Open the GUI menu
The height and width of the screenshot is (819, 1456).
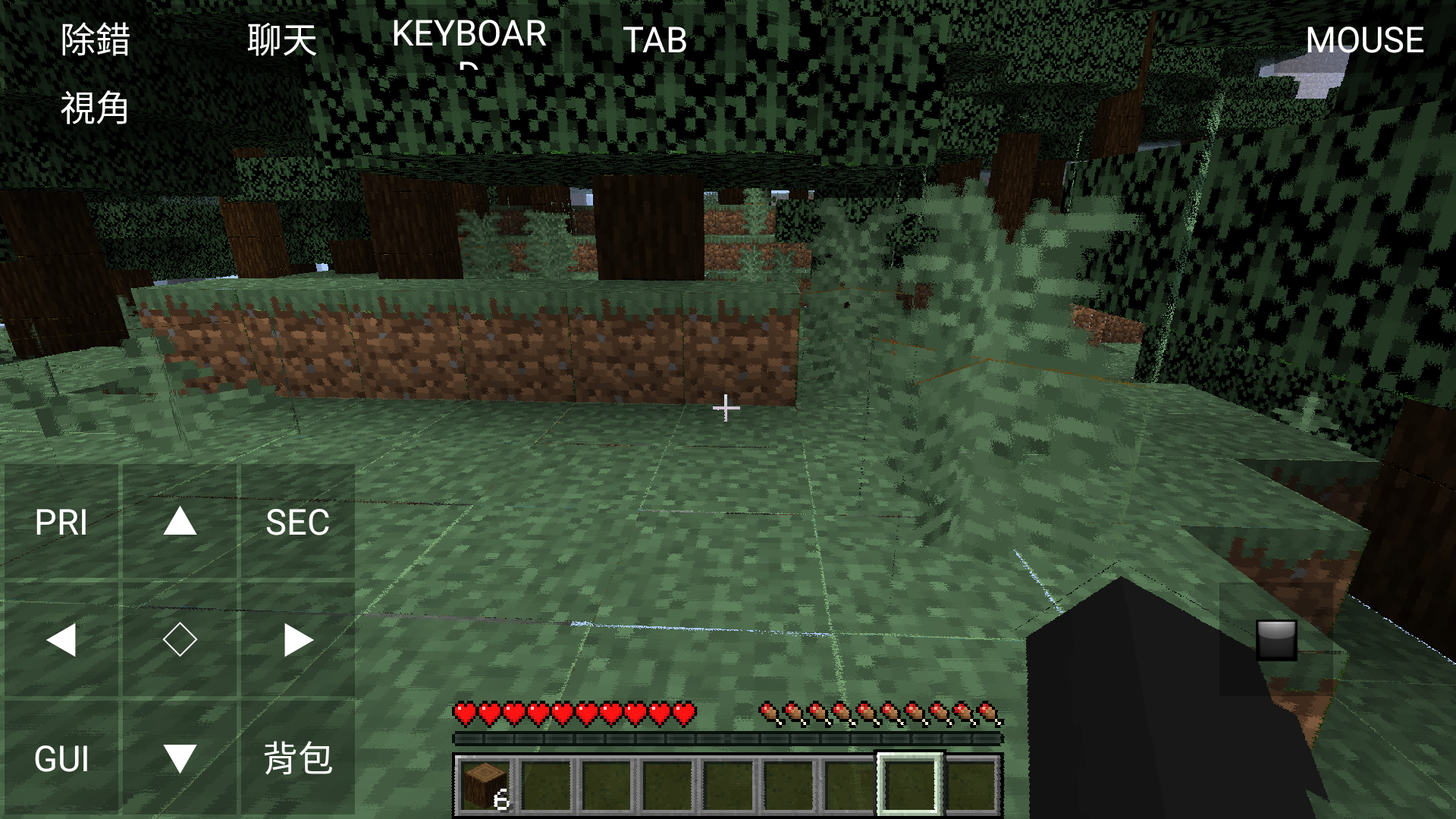click(62, 757)
